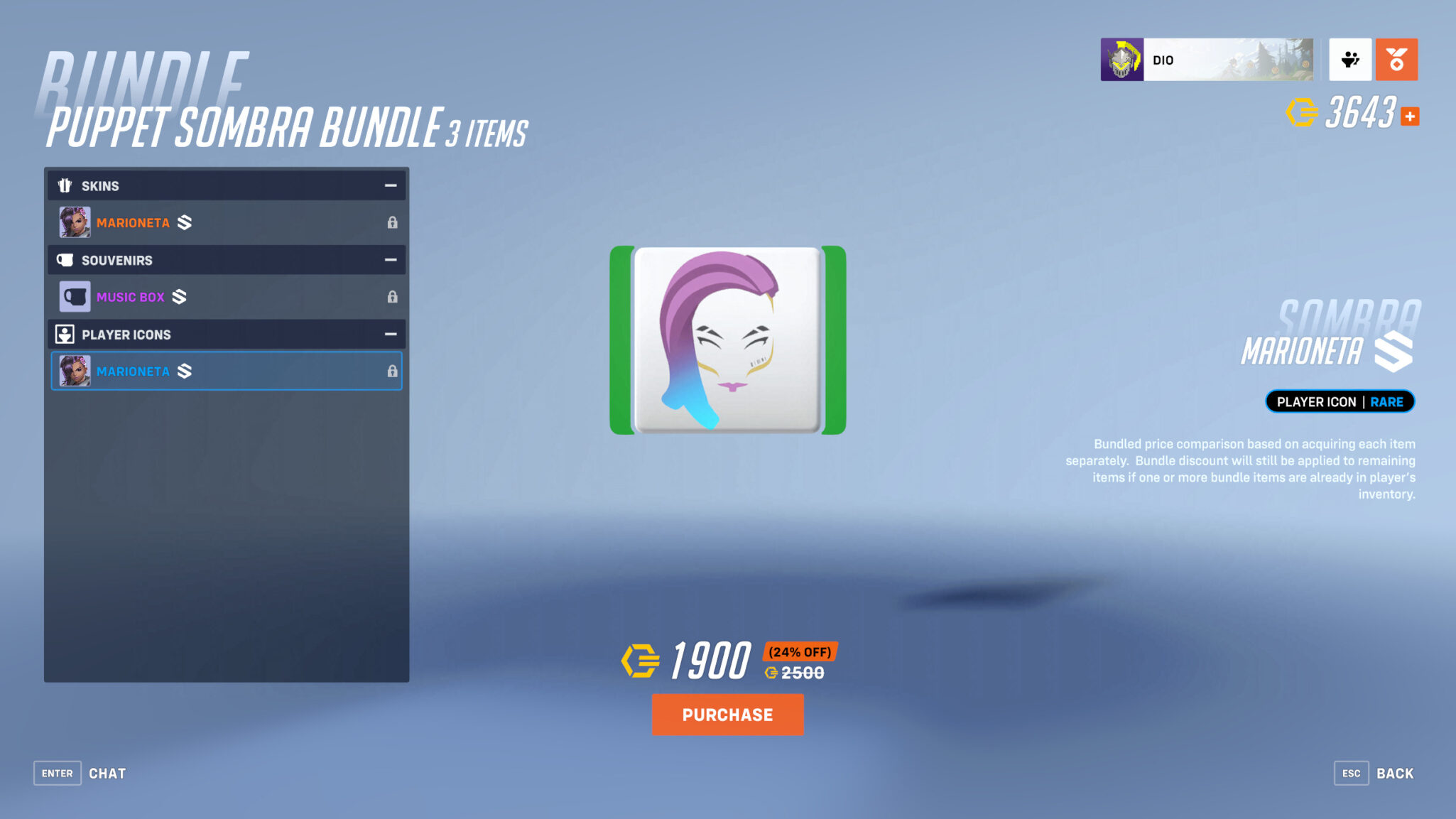The image size is (1456, 819).
Task: Open the DIO player banner
Action: click(1207, 60)
